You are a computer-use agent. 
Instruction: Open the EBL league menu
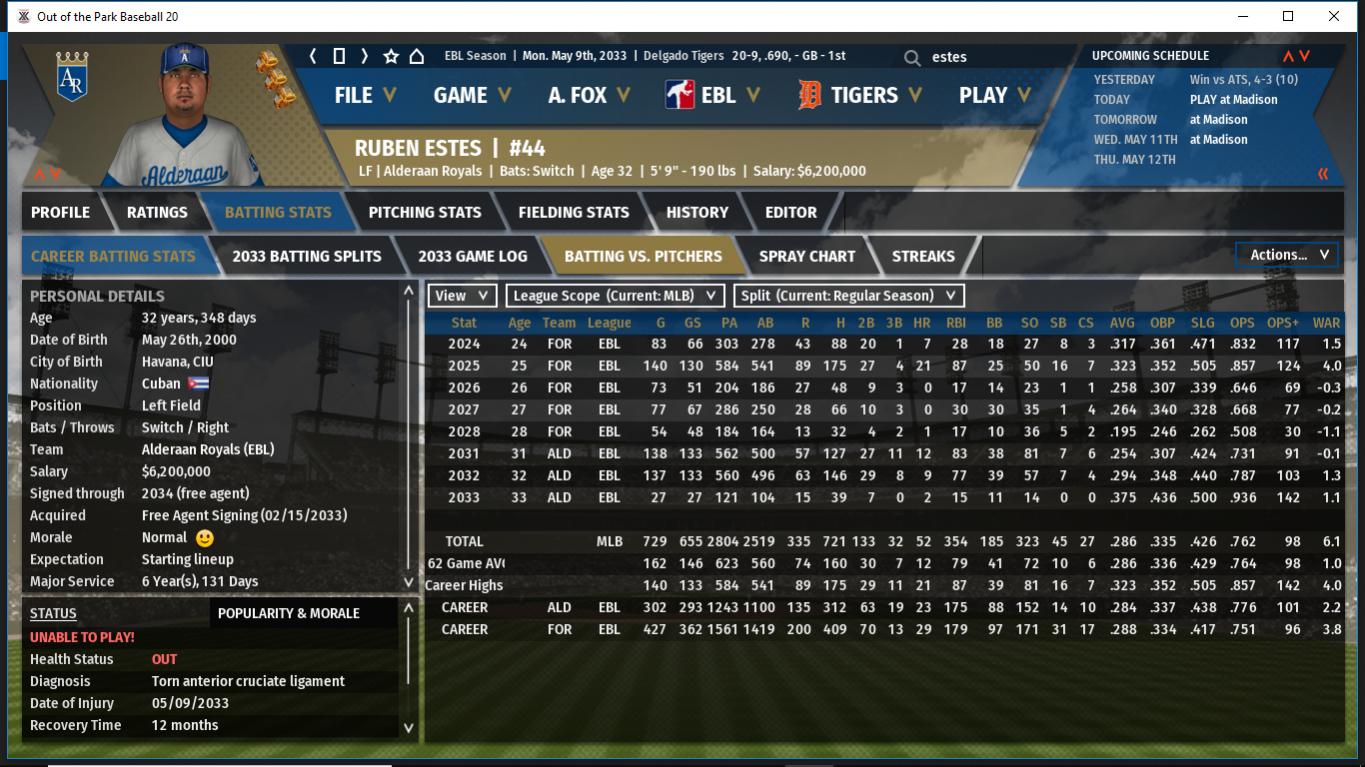[x=714, y=95]
